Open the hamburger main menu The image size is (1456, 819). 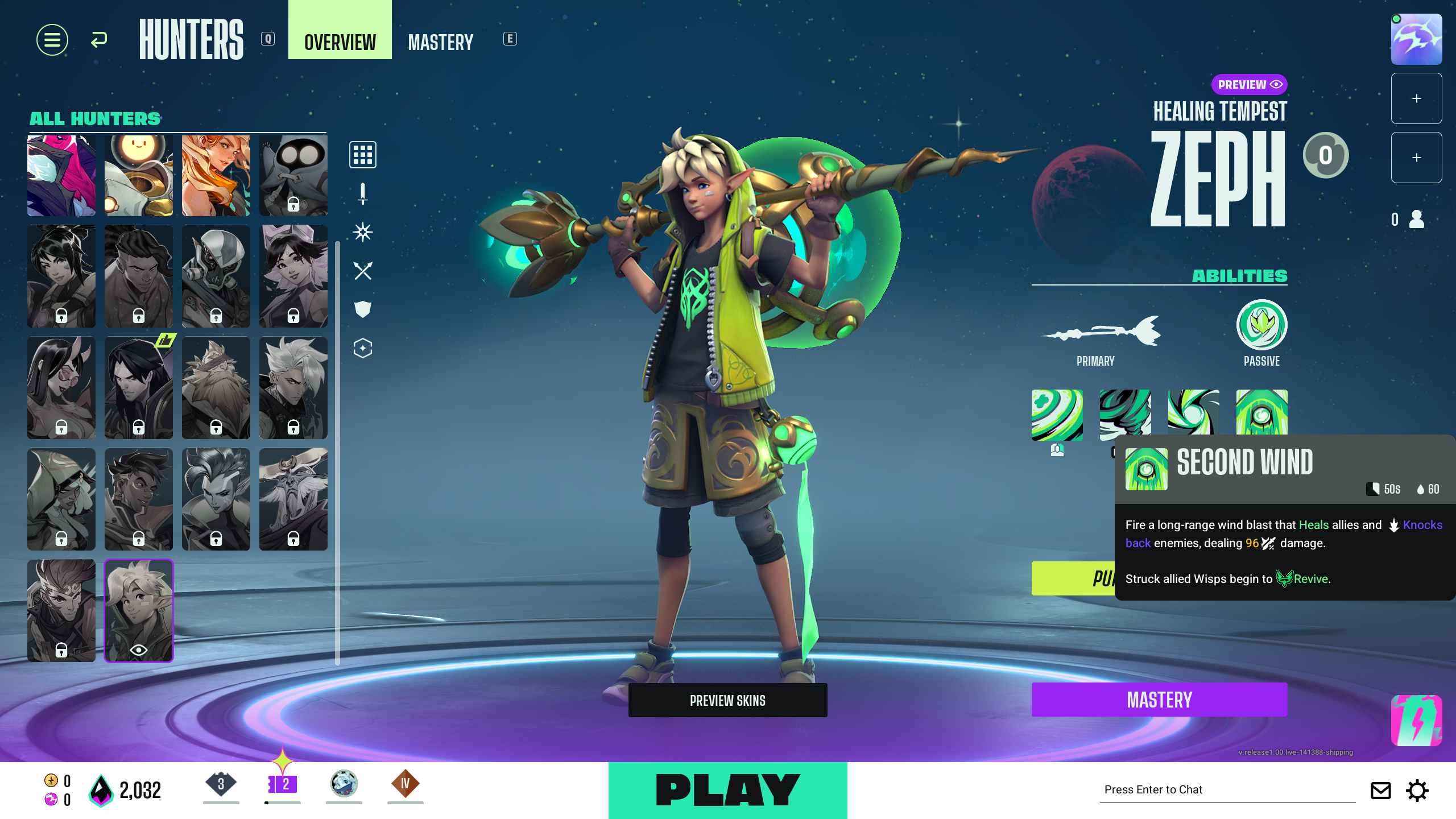(52, 40)
